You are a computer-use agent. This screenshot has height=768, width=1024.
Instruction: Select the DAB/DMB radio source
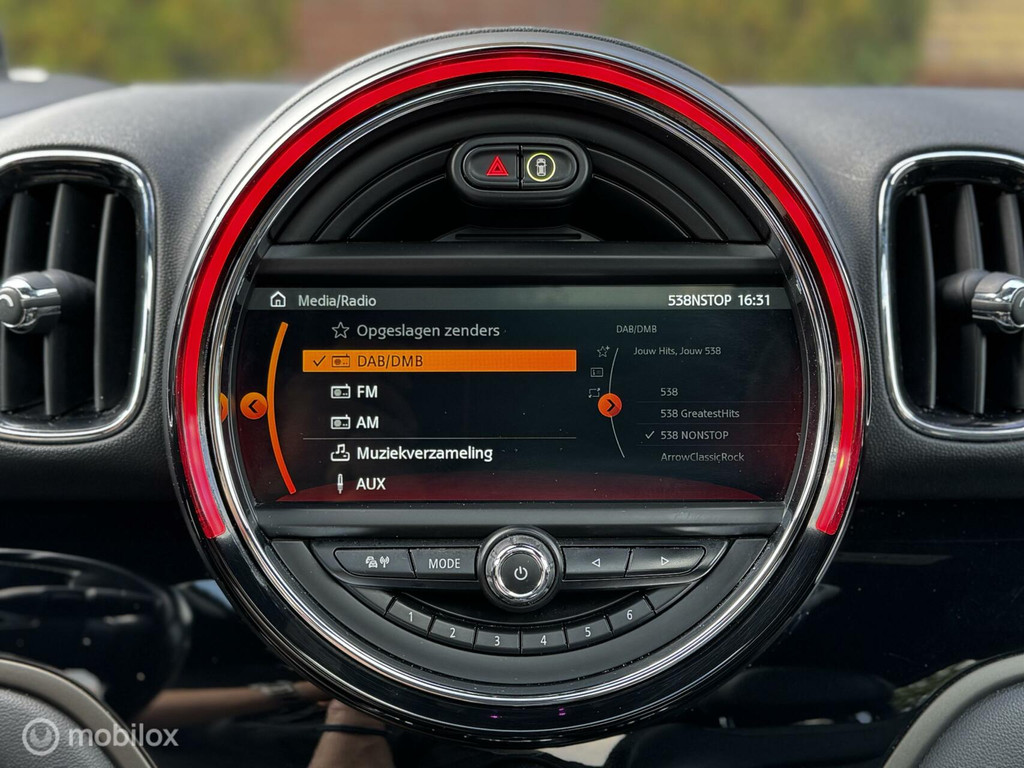pos(440,361)
